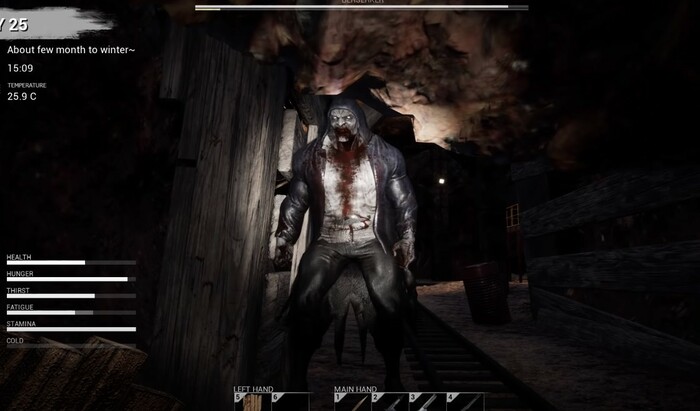Viewport: 700px width, 411px height.
Task: Switch to main hand slot 4
Action: [x=466, y=402]
